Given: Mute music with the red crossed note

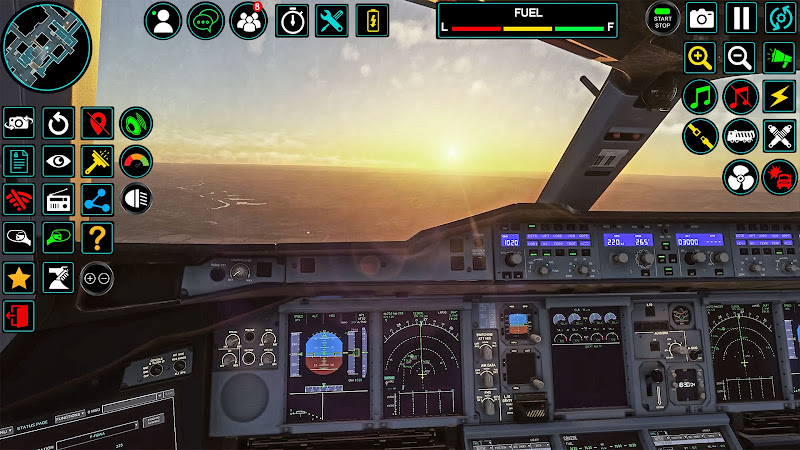Looking at the screenshot, I should 740,97.
